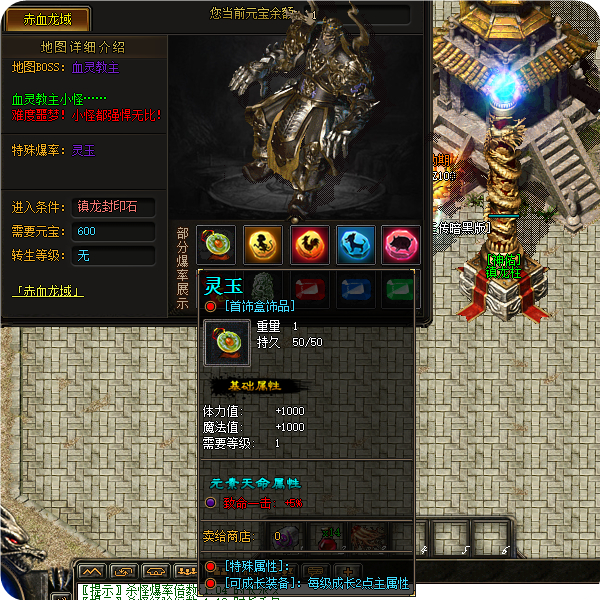
Task: Select the golden monkey zodiac stone
Action: 263,243
